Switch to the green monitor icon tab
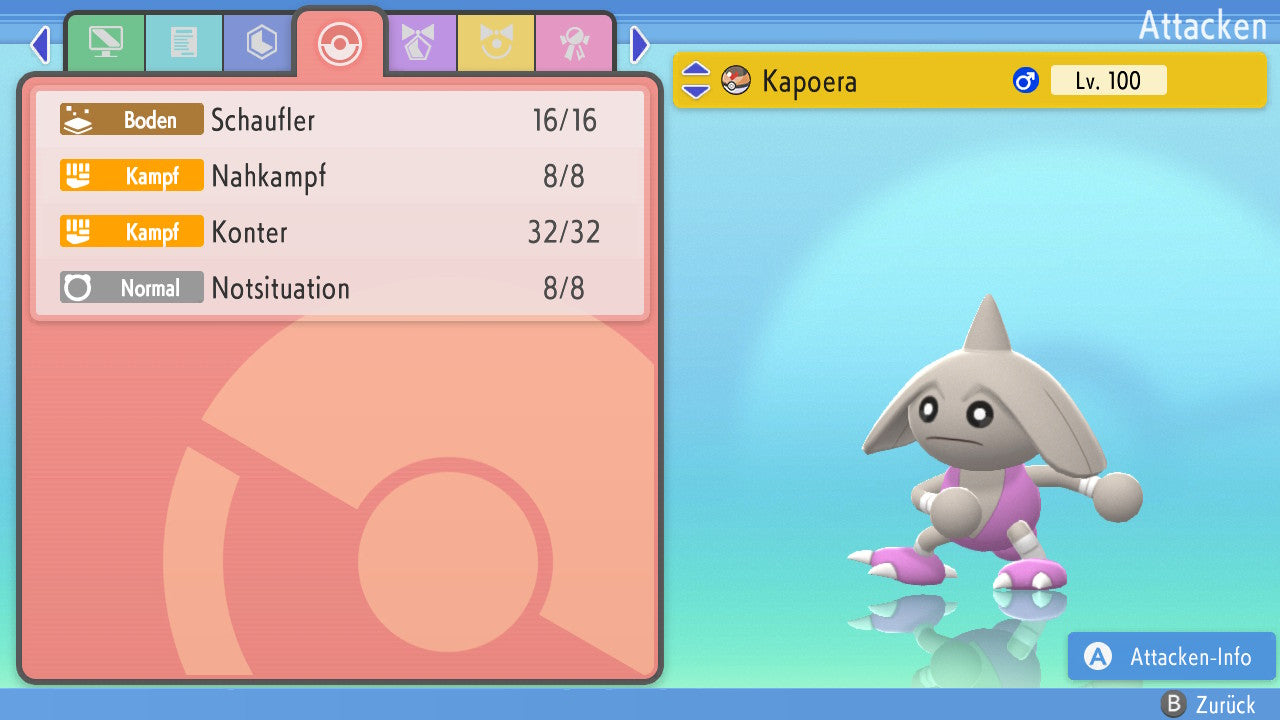 pyautogui.click(x=105, y=42)
